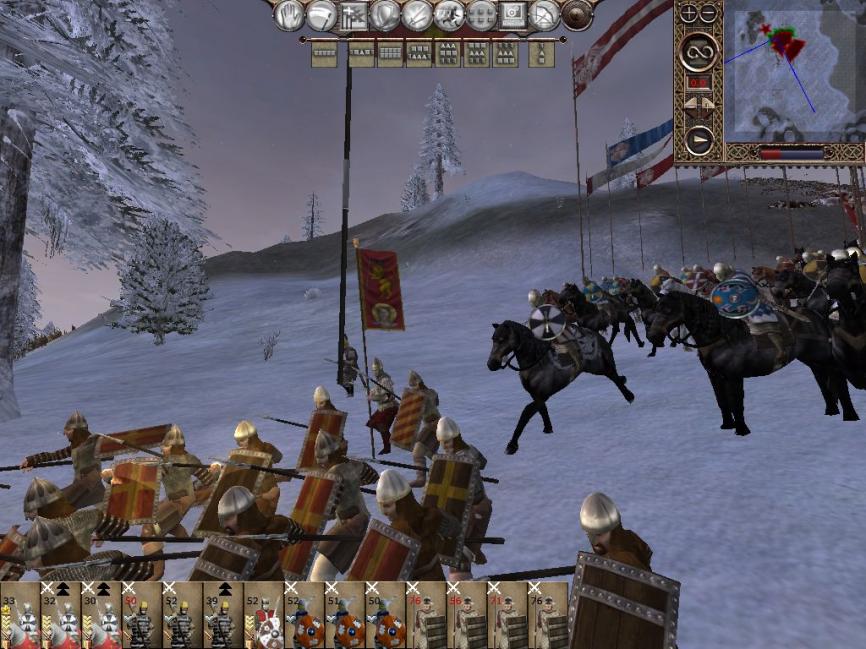Viewport: 866px width, 649px height.
Task: Choose the narrow column formation preset
Action: click(541, 53)
